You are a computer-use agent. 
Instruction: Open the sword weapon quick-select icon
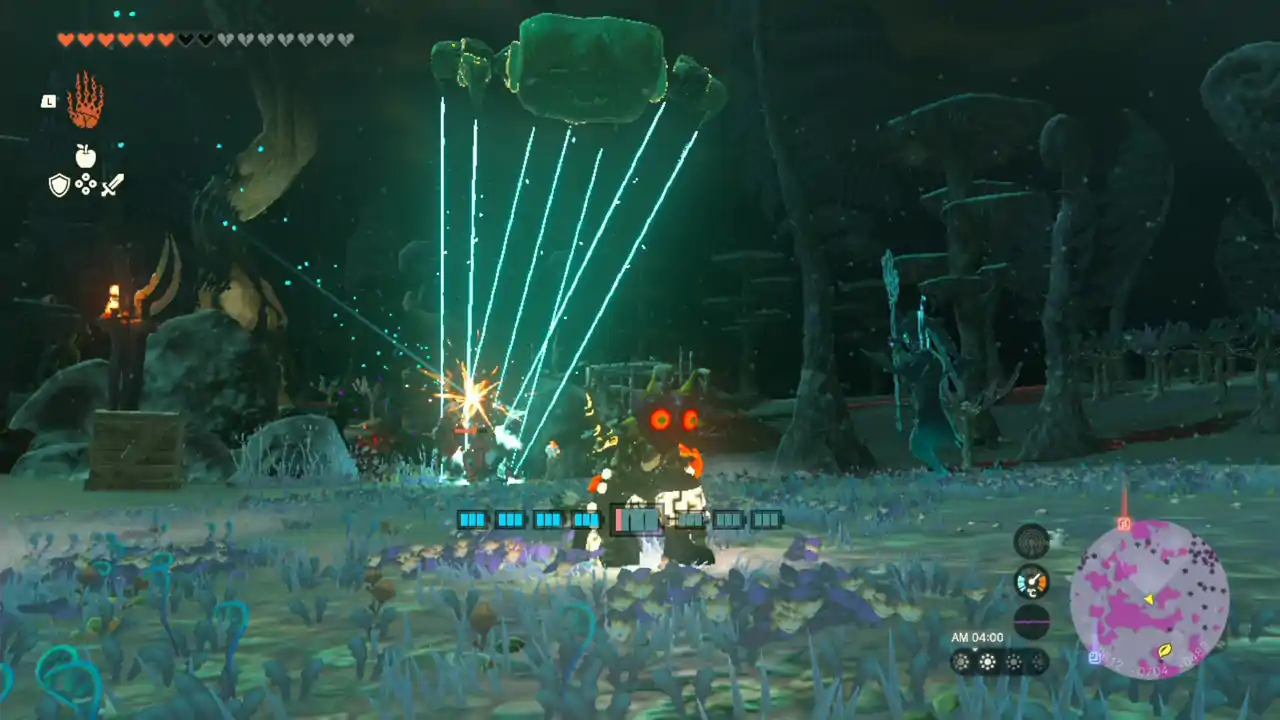tap(112, 185)
